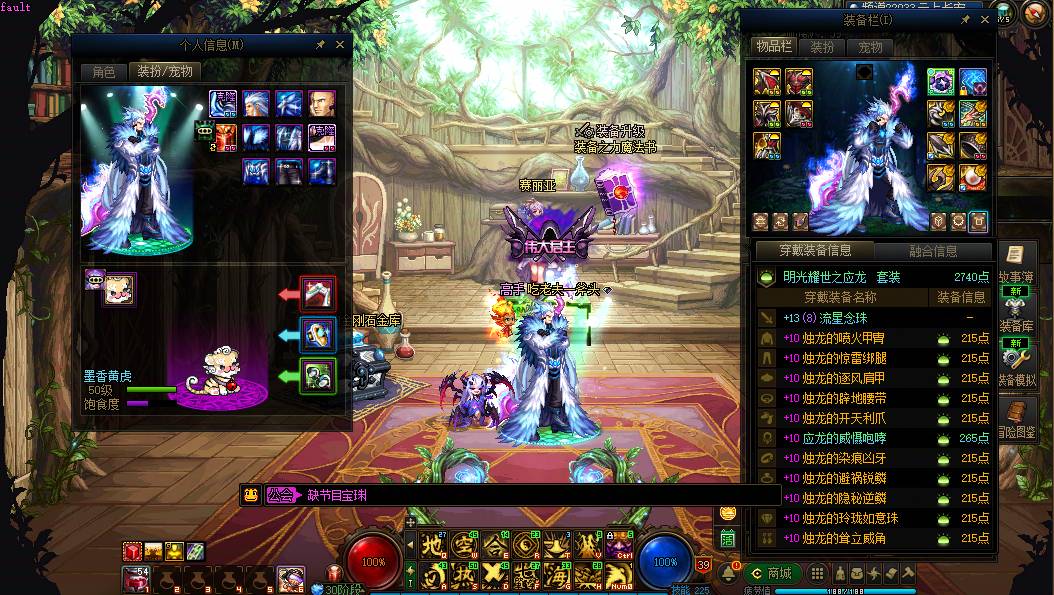
Task: Open the 故事簿 storybook side button
Action: pos(1016,263)
